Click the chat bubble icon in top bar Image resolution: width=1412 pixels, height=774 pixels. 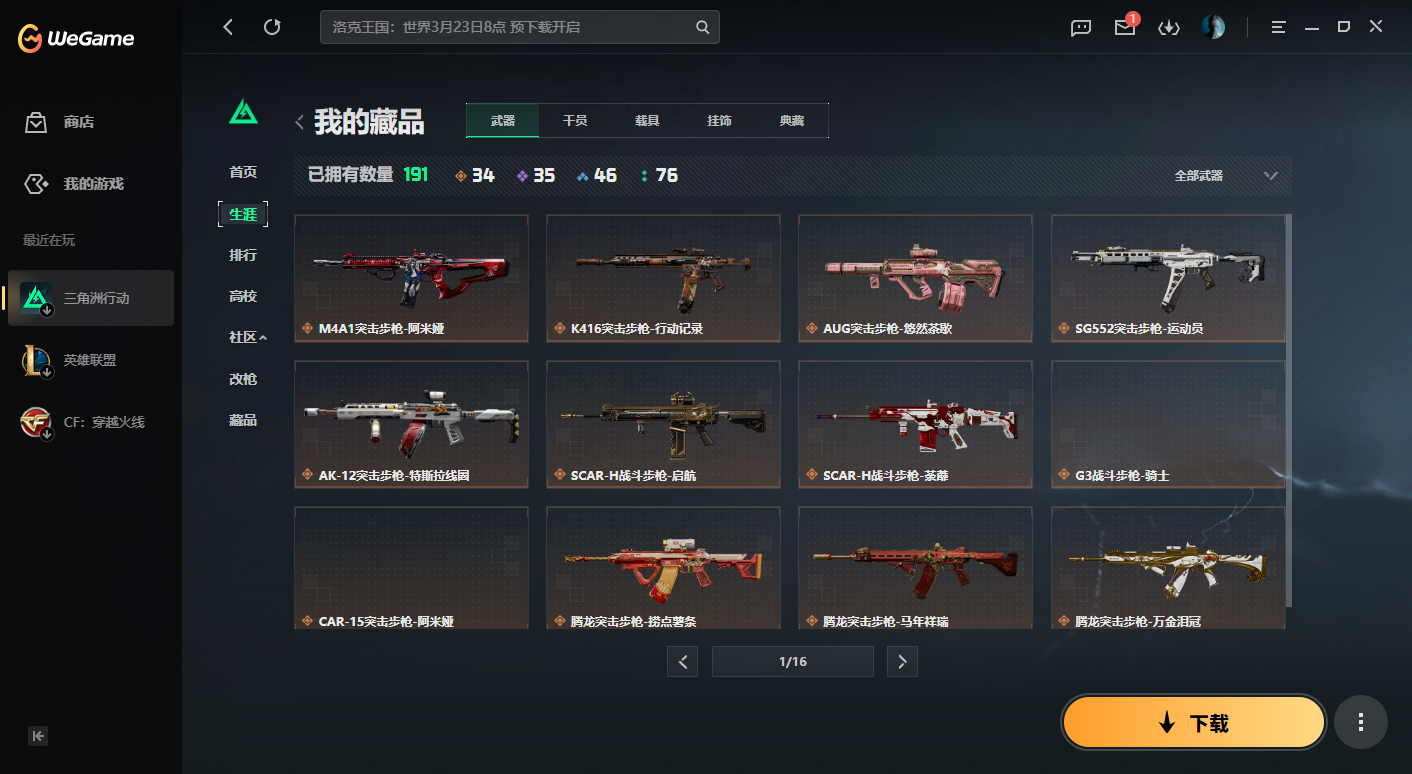tap(1080, 27)
